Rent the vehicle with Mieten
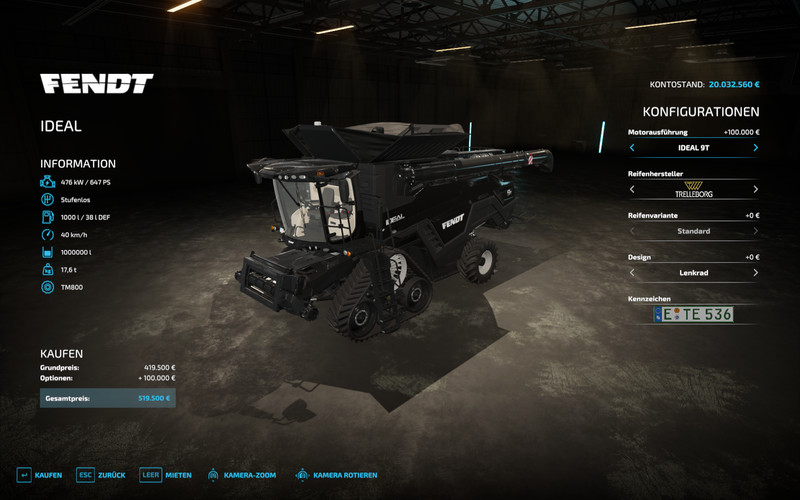The width and height of the screenshot is (800, 500). coord(165,475)
